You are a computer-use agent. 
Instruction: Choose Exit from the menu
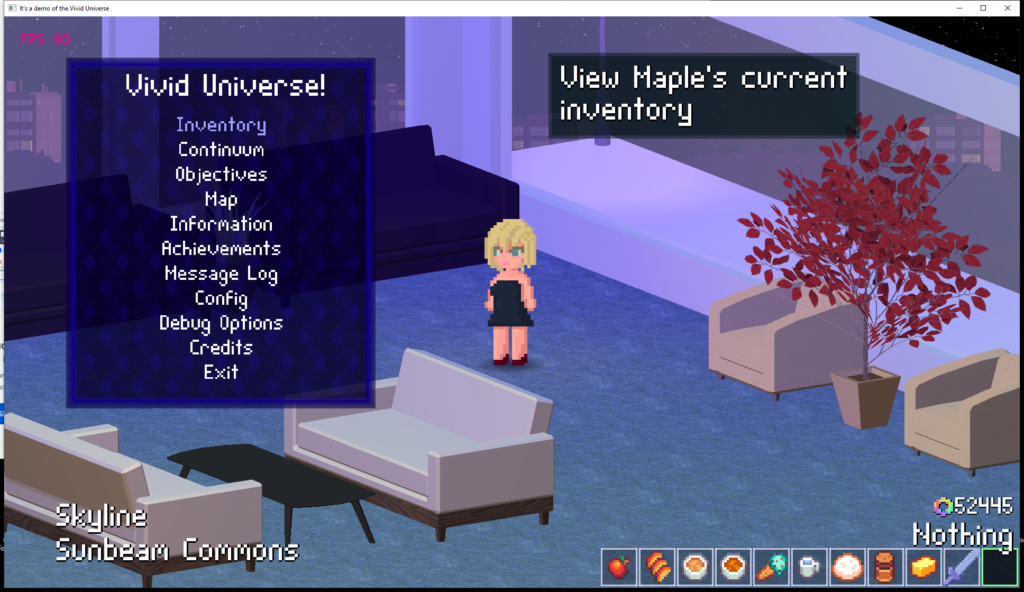(221, 372)
